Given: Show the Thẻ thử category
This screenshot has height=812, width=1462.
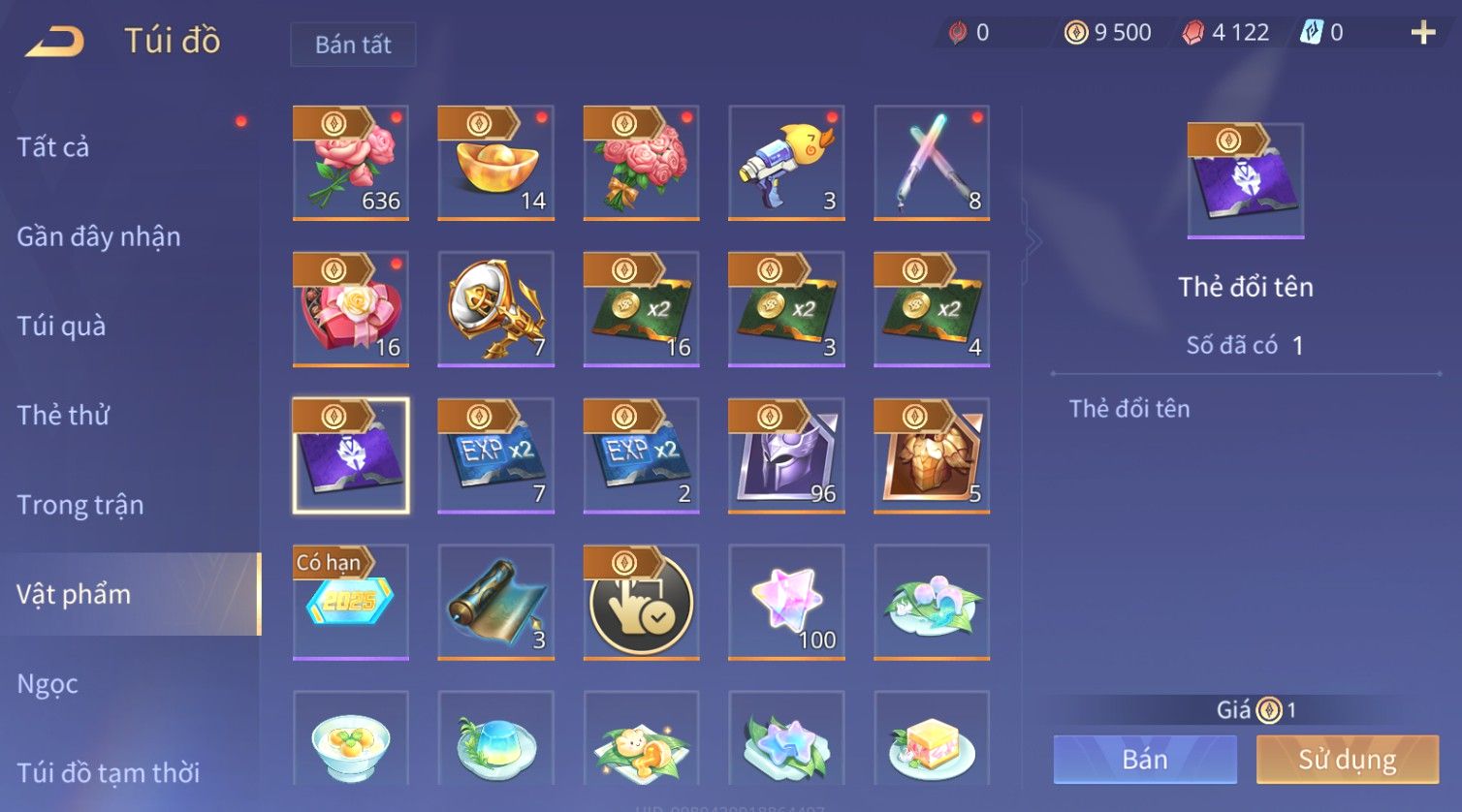Looking at the screenshot, I should click(63, 415).
